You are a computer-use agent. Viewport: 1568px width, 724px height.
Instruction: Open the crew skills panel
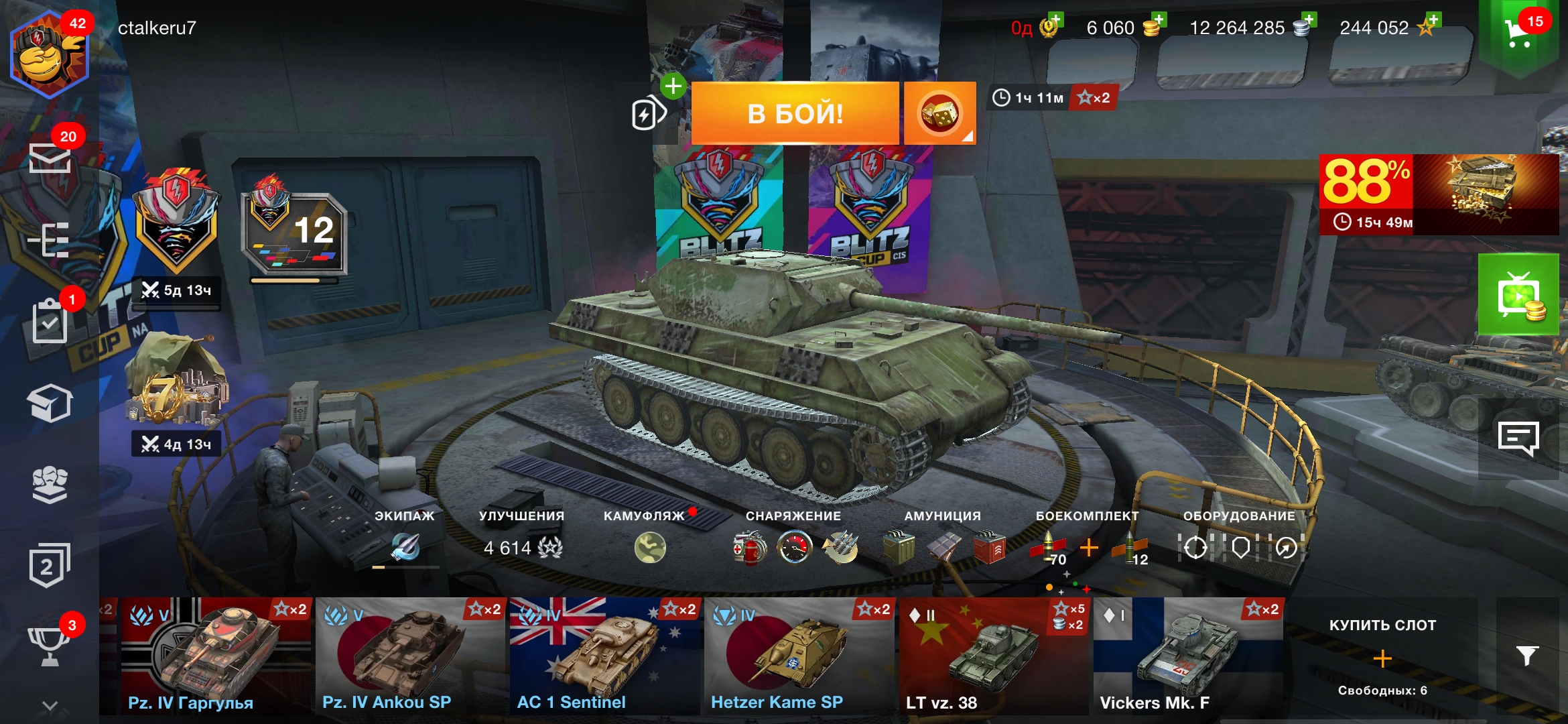(x=405, y=546)
